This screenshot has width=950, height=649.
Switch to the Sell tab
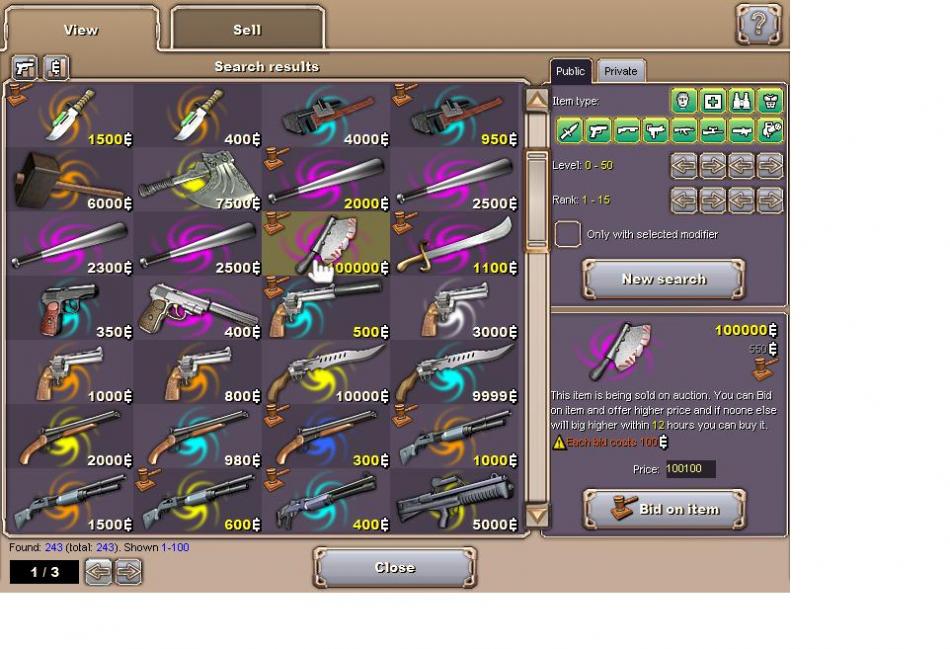point(247,29)
